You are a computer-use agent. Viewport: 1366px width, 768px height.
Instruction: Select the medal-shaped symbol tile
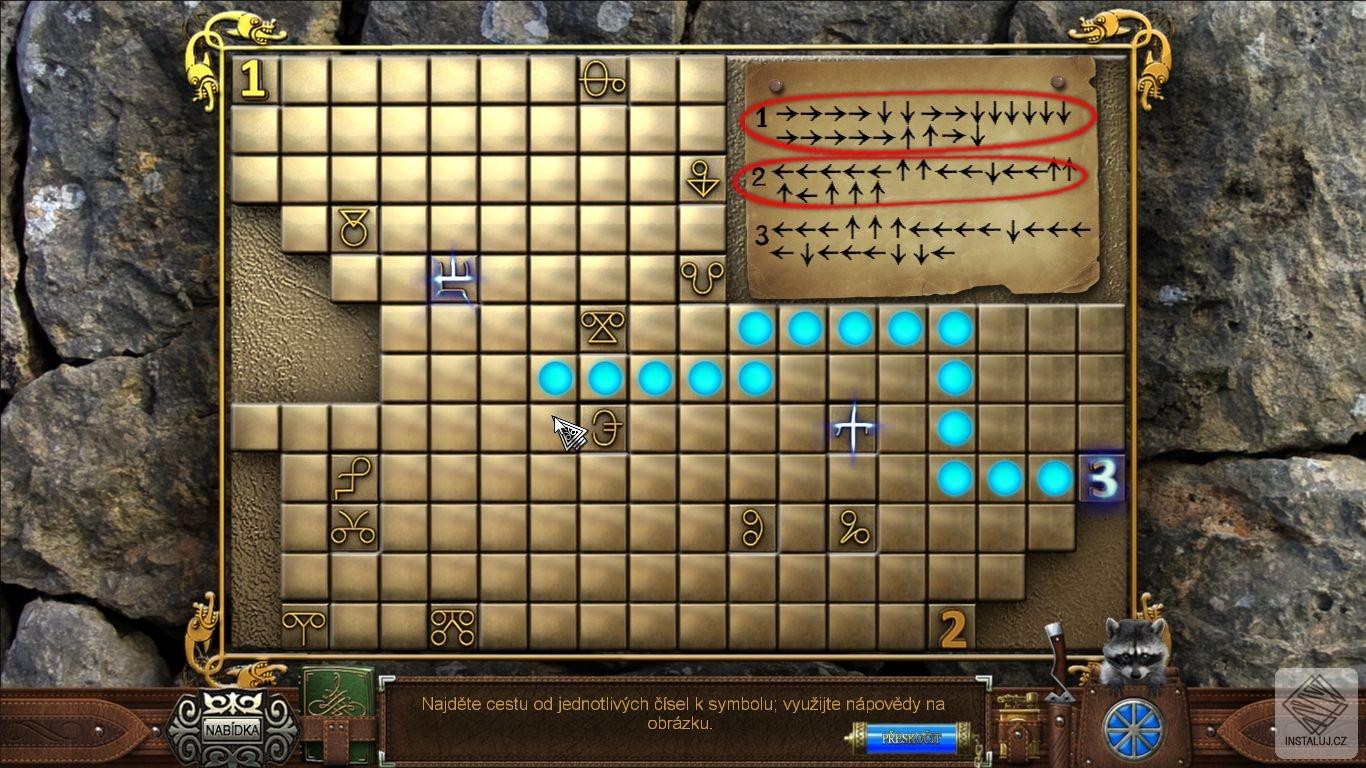pyautogui.click(x=354, y=229)
